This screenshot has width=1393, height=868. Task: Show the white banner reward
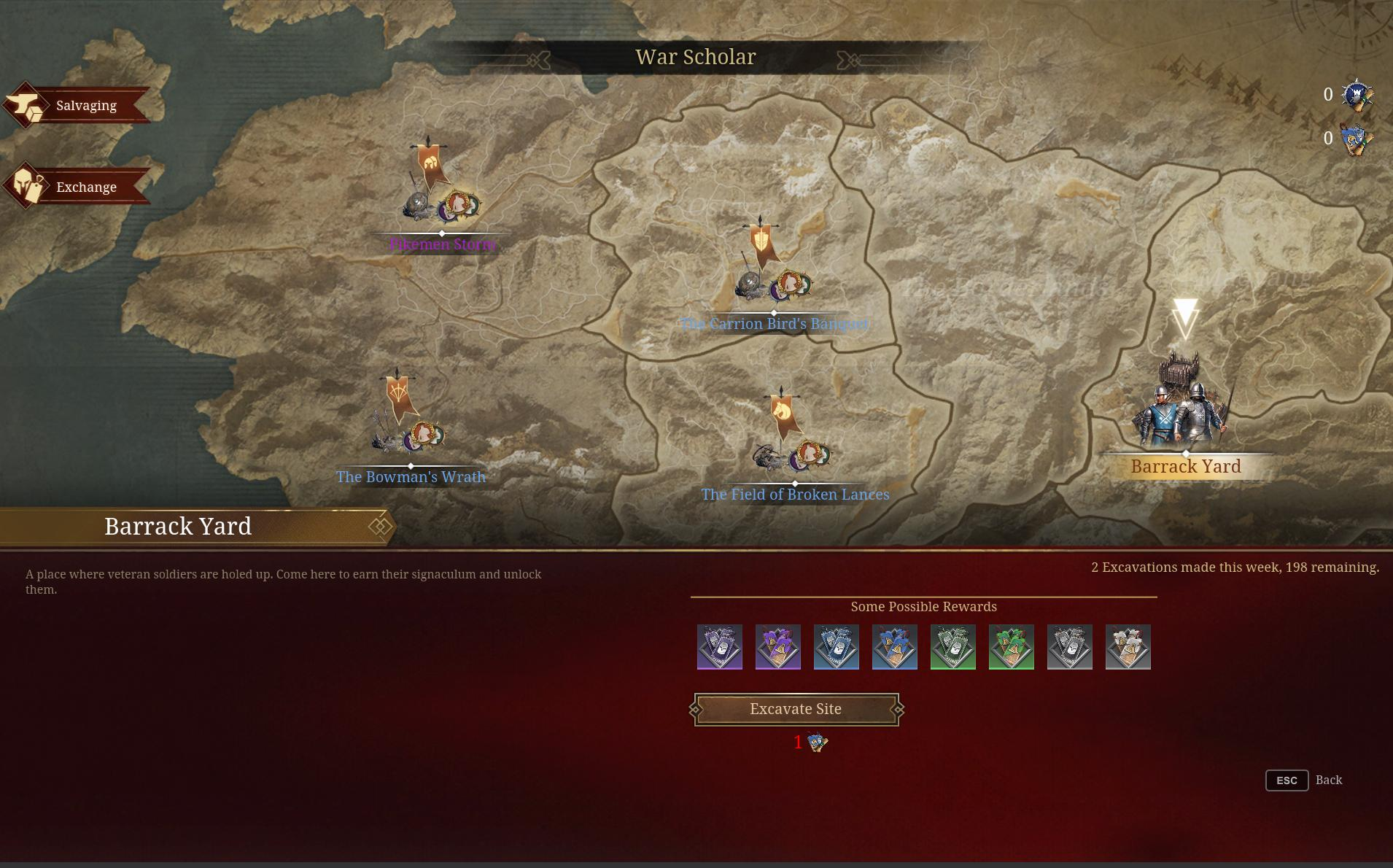(1128, 647)
